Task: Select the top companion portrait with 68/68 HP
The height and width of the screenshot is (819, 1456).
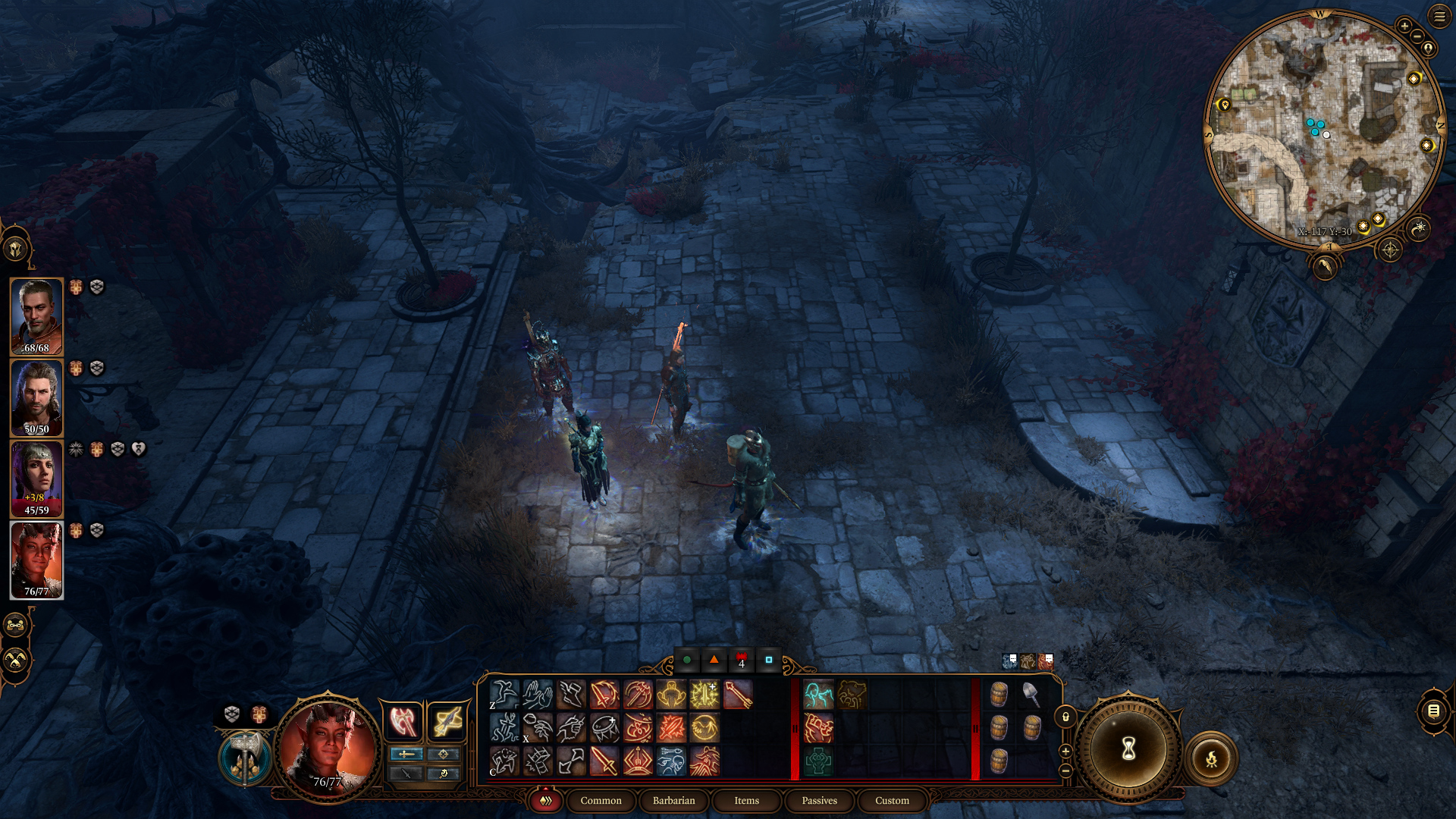Action: (36, 316)
